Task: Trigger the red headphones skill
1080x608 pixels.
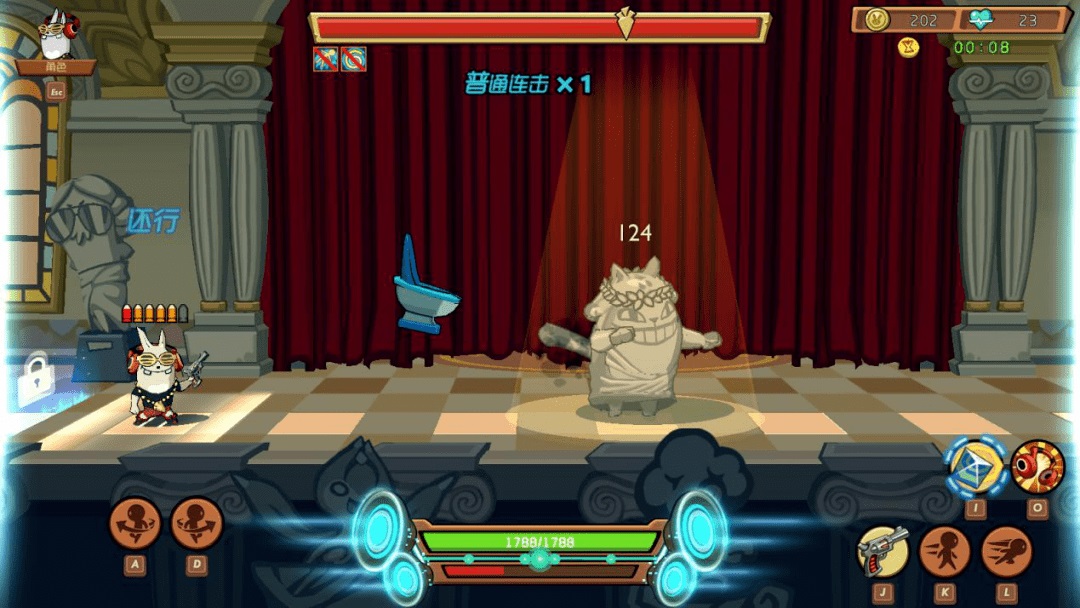Action: click(1037, 466)
